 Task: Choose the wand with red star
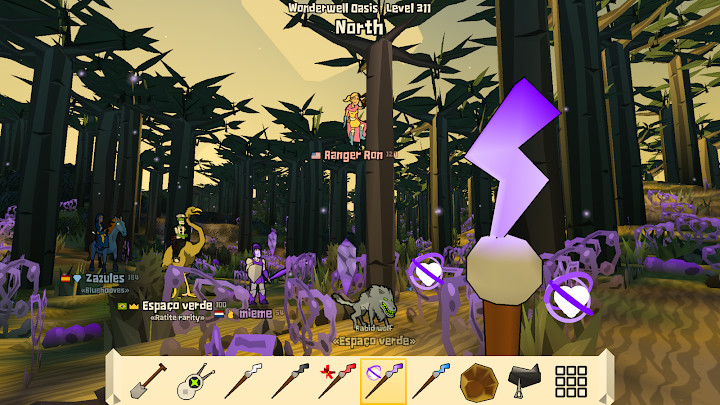[x=335, y=381]
